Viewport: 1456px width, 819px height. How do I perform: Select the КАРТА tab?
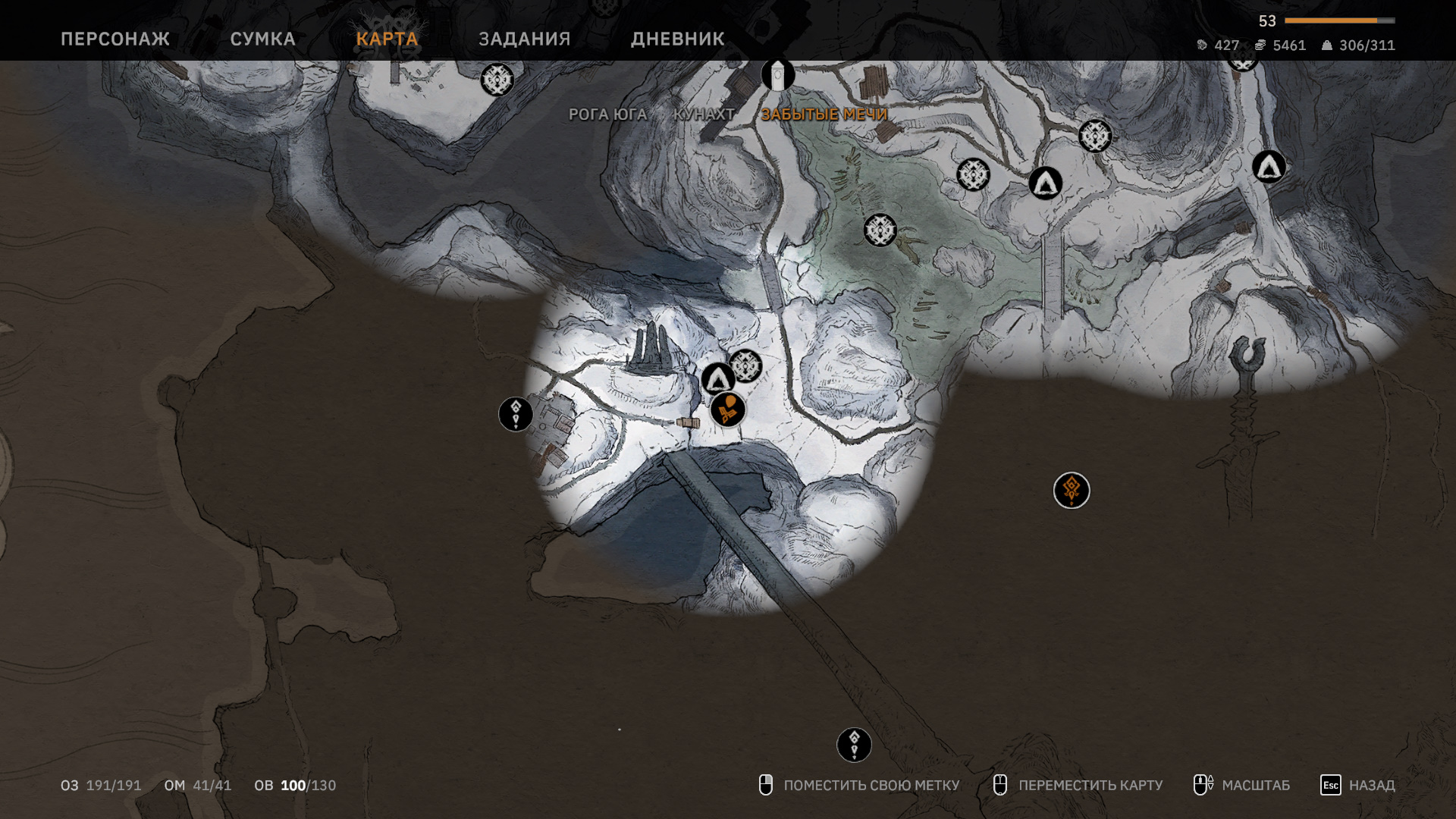(x=387, y=39)
